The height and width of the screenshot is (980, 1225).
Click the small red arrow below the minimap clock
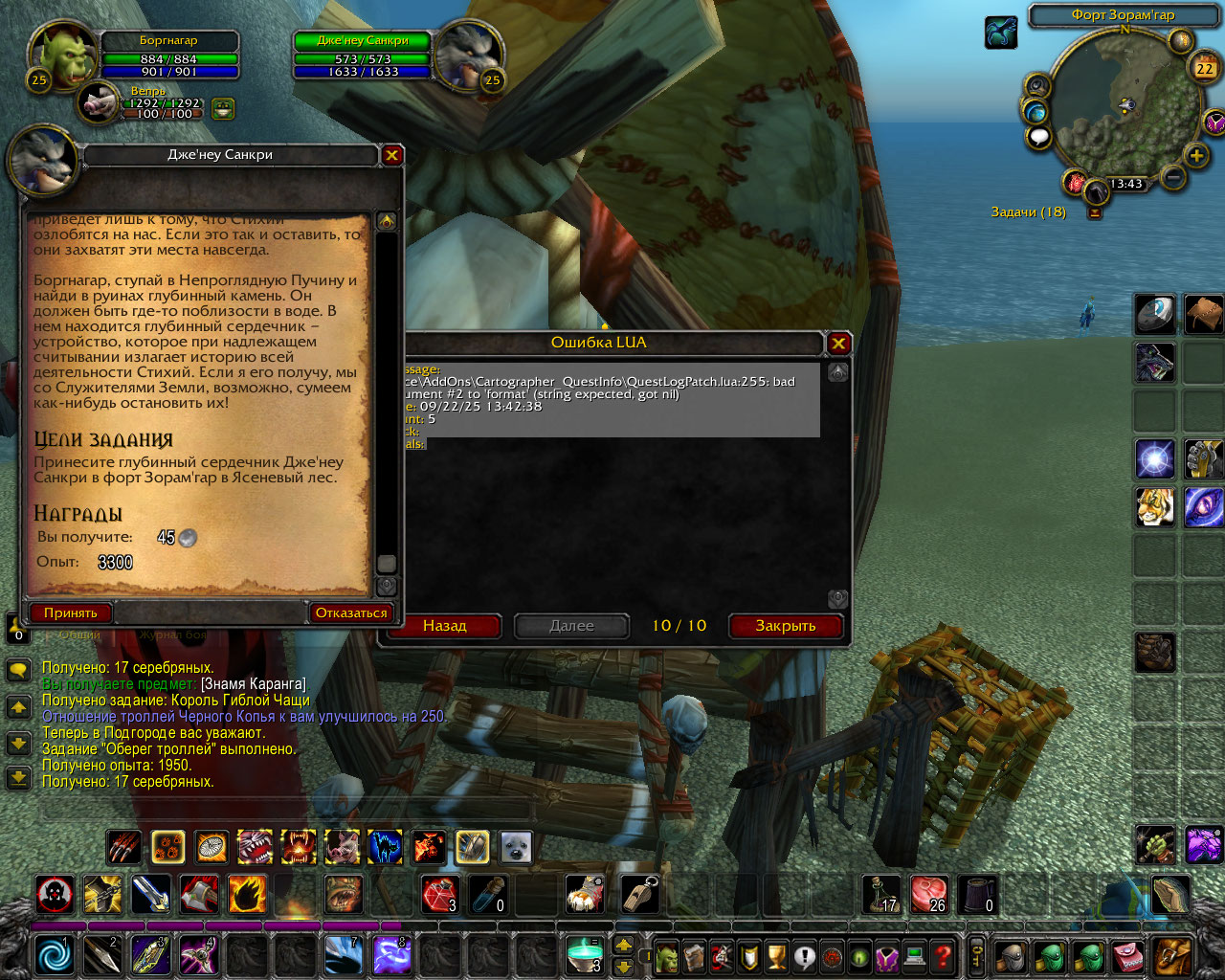tap(1095, 212)
